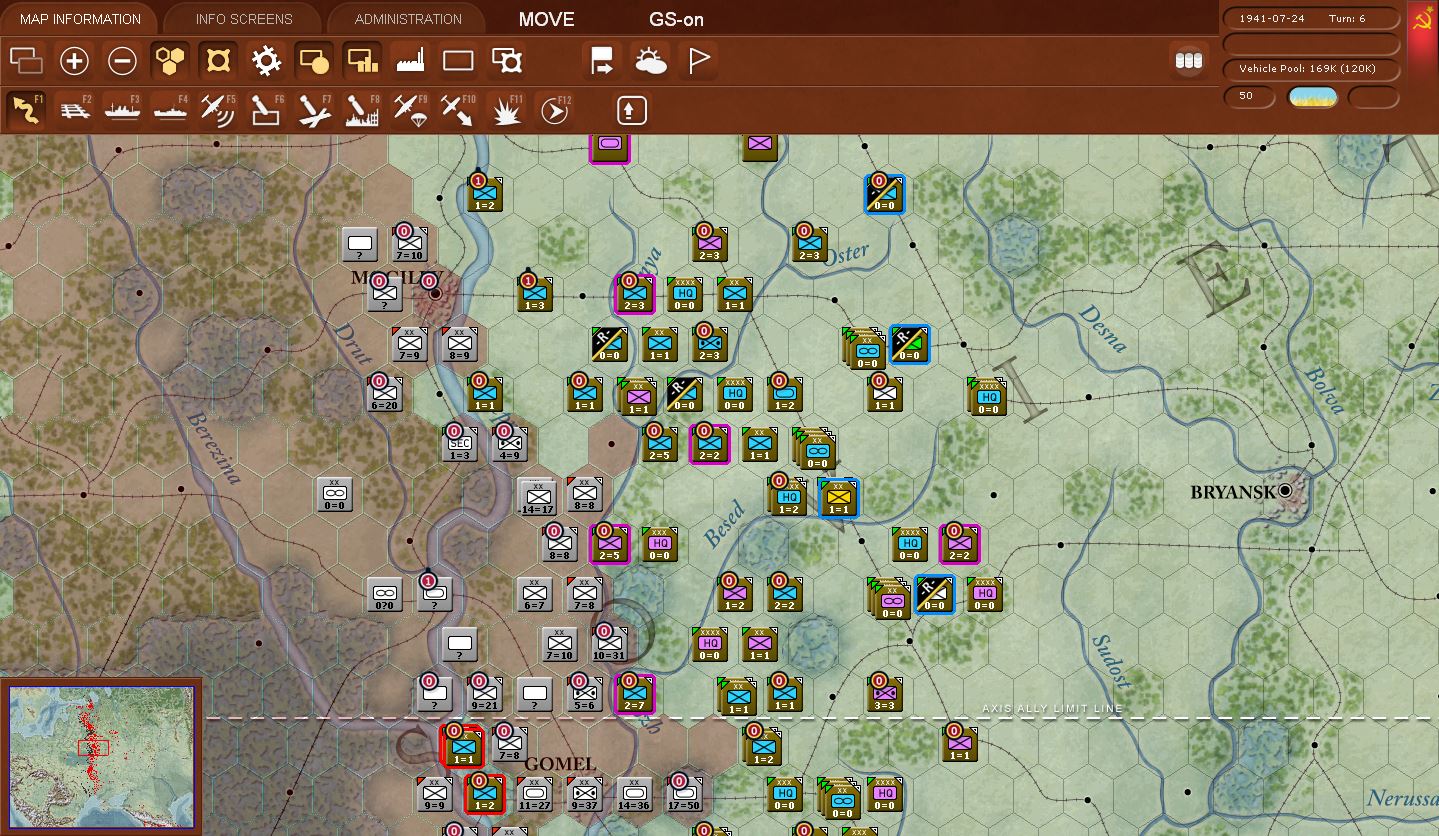Click the triple-barrel supply icon near Vehicle Pool
This screenshot has width=1439, height=836.
pos(1188,60)
